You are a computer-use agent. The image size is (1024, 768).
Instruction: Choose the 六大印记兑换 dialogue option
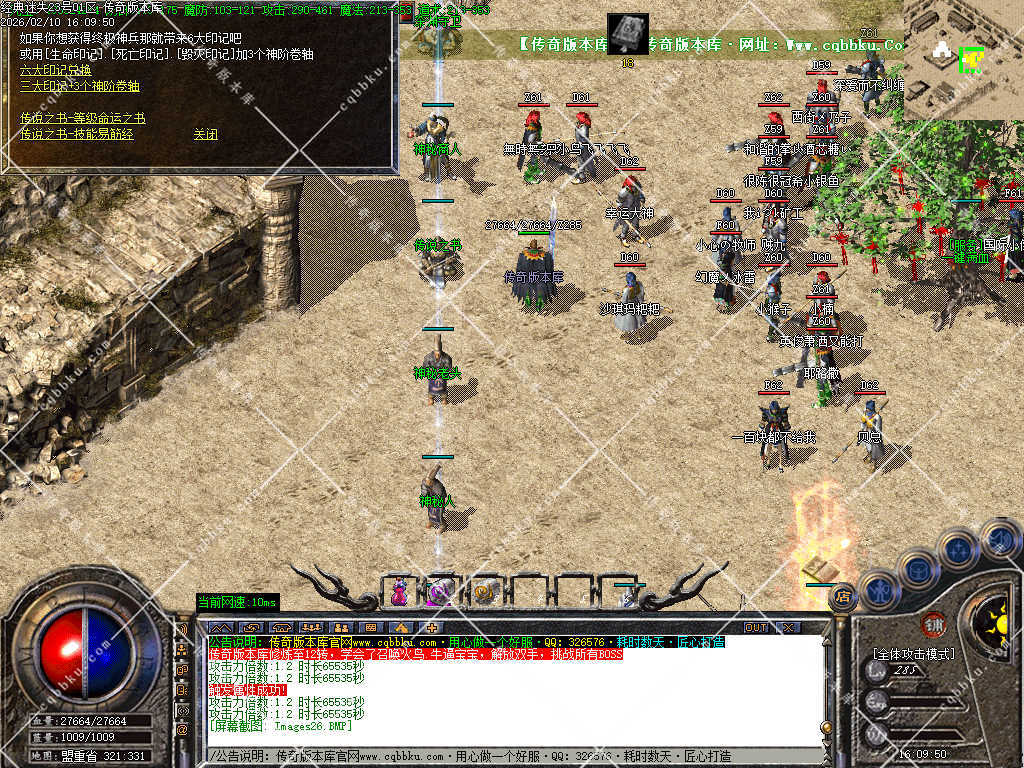[55, 70]
